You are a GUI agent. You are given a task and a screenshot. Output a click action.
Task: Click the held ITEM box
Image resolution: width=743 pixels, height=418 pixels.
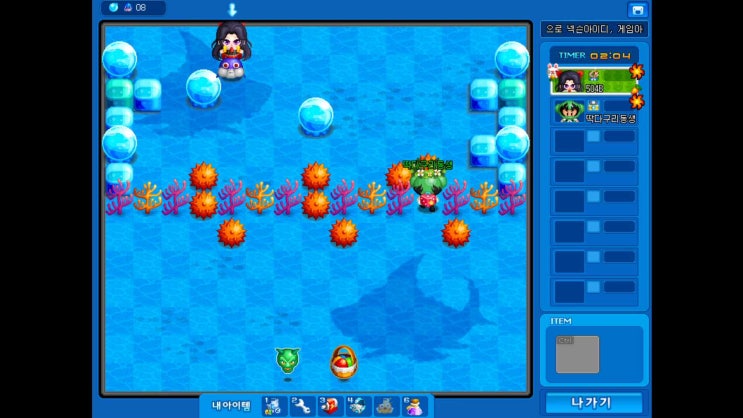click(577, 355)
